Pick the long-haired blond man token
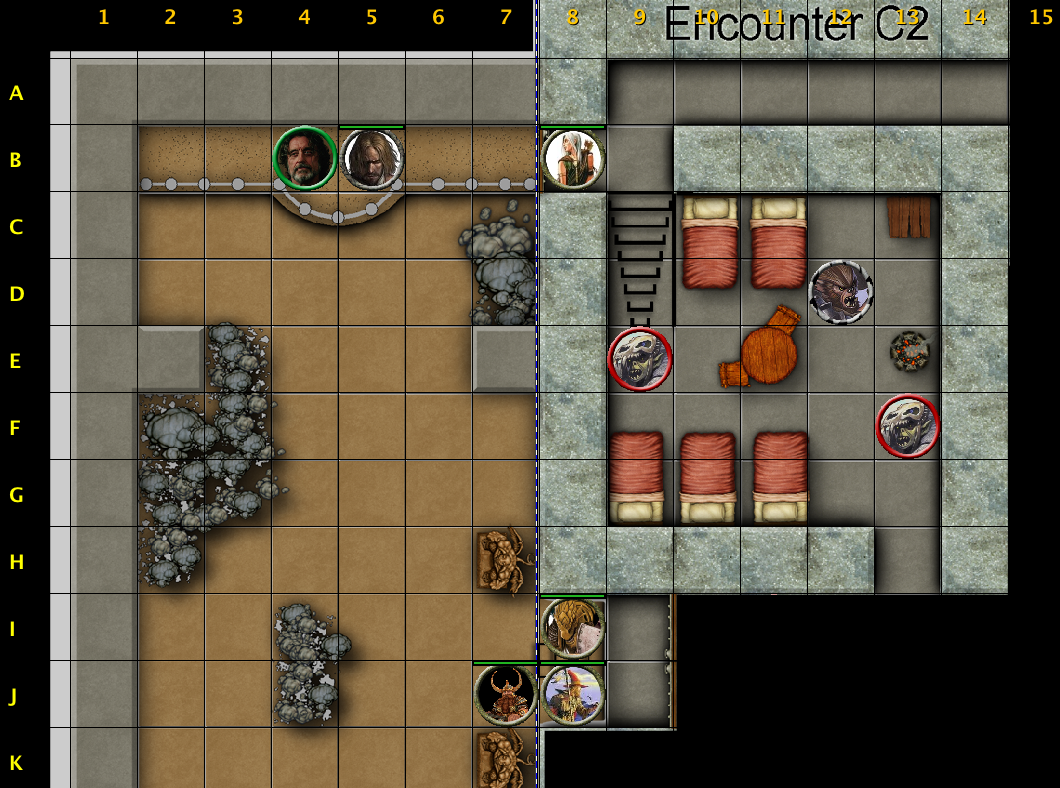This screenshot has height=788, width=1060. pyautogui.click(x=371, y=158)
